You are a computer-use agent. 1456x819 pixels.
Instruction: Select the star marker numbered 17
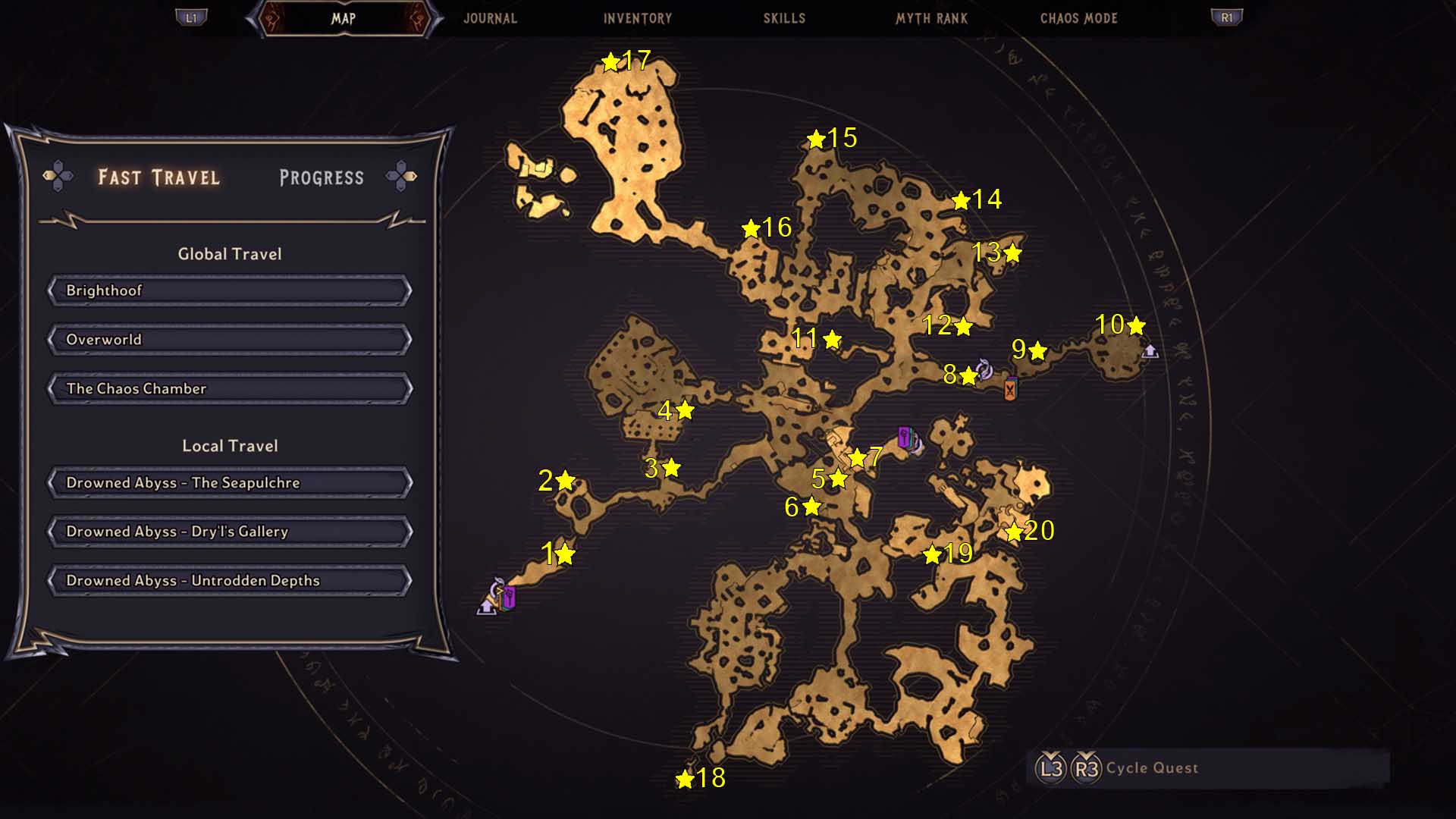[x=610, y=62]
